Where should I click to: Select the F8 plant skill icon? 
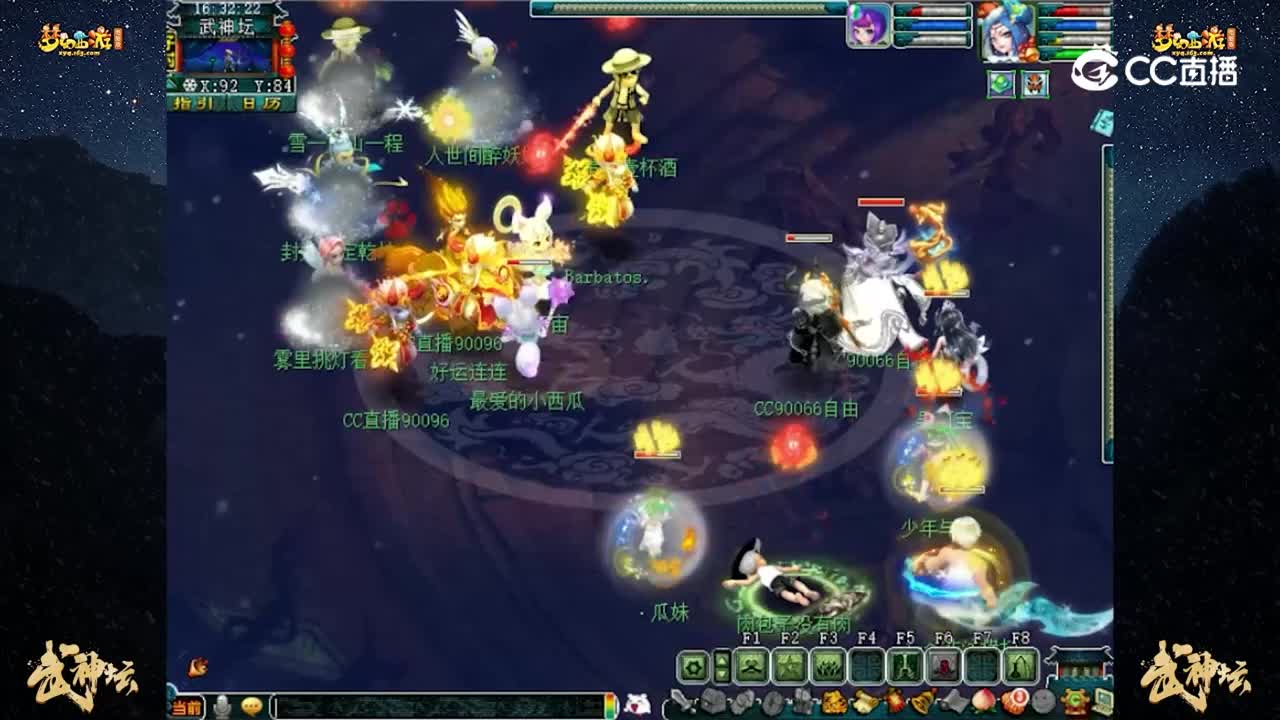(x=1021, y=666)
